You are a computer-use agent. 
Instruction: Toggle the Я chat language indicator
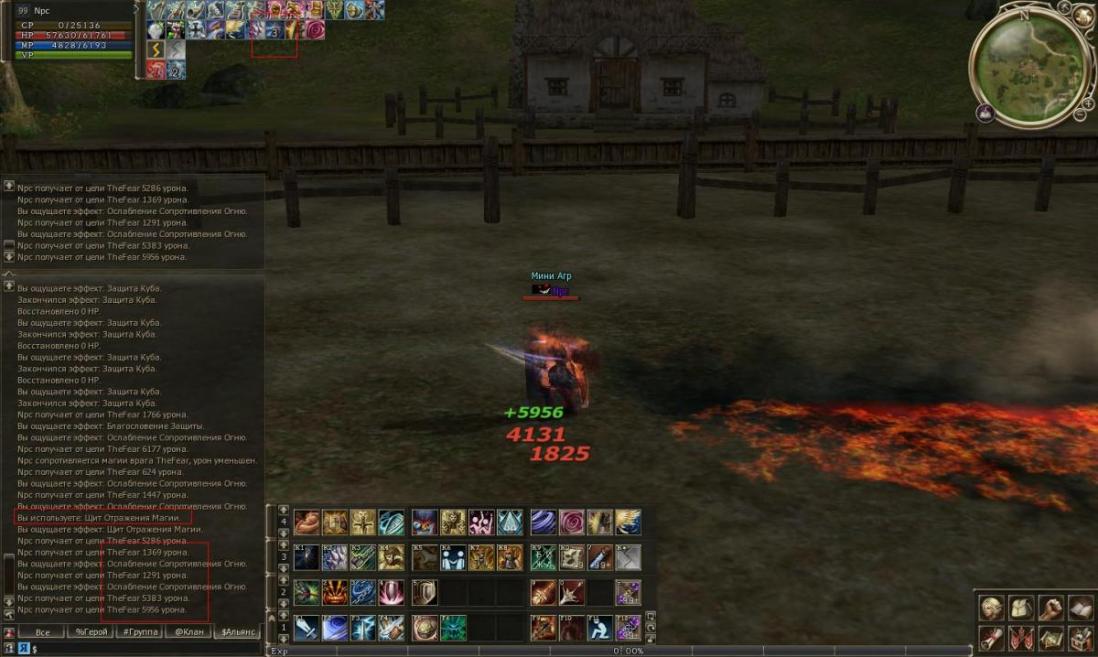[x=23, y=649]
